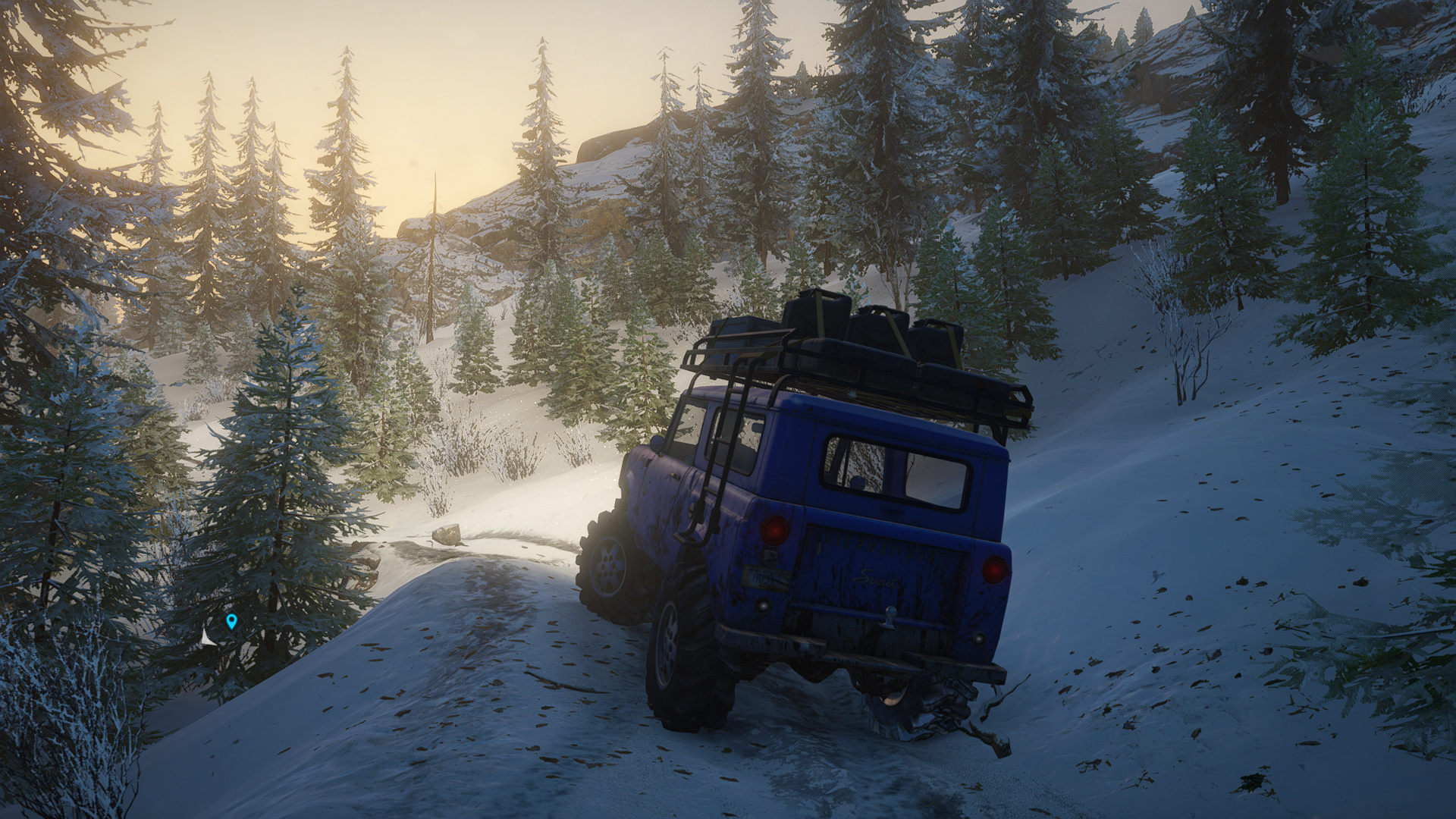
Task: Select the white direction arrow indicator
Action: 206,638
